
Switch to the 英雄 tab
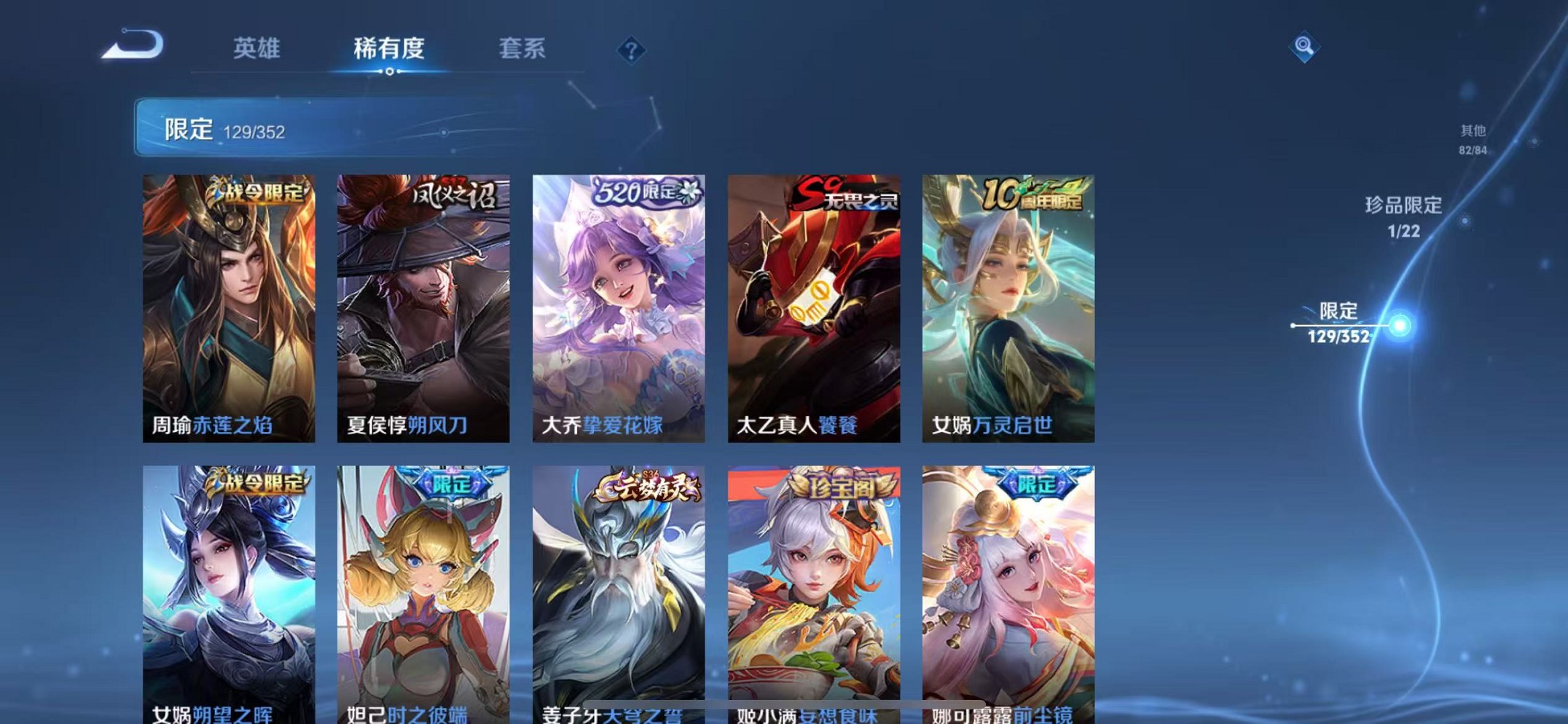(x=256, y=50)
